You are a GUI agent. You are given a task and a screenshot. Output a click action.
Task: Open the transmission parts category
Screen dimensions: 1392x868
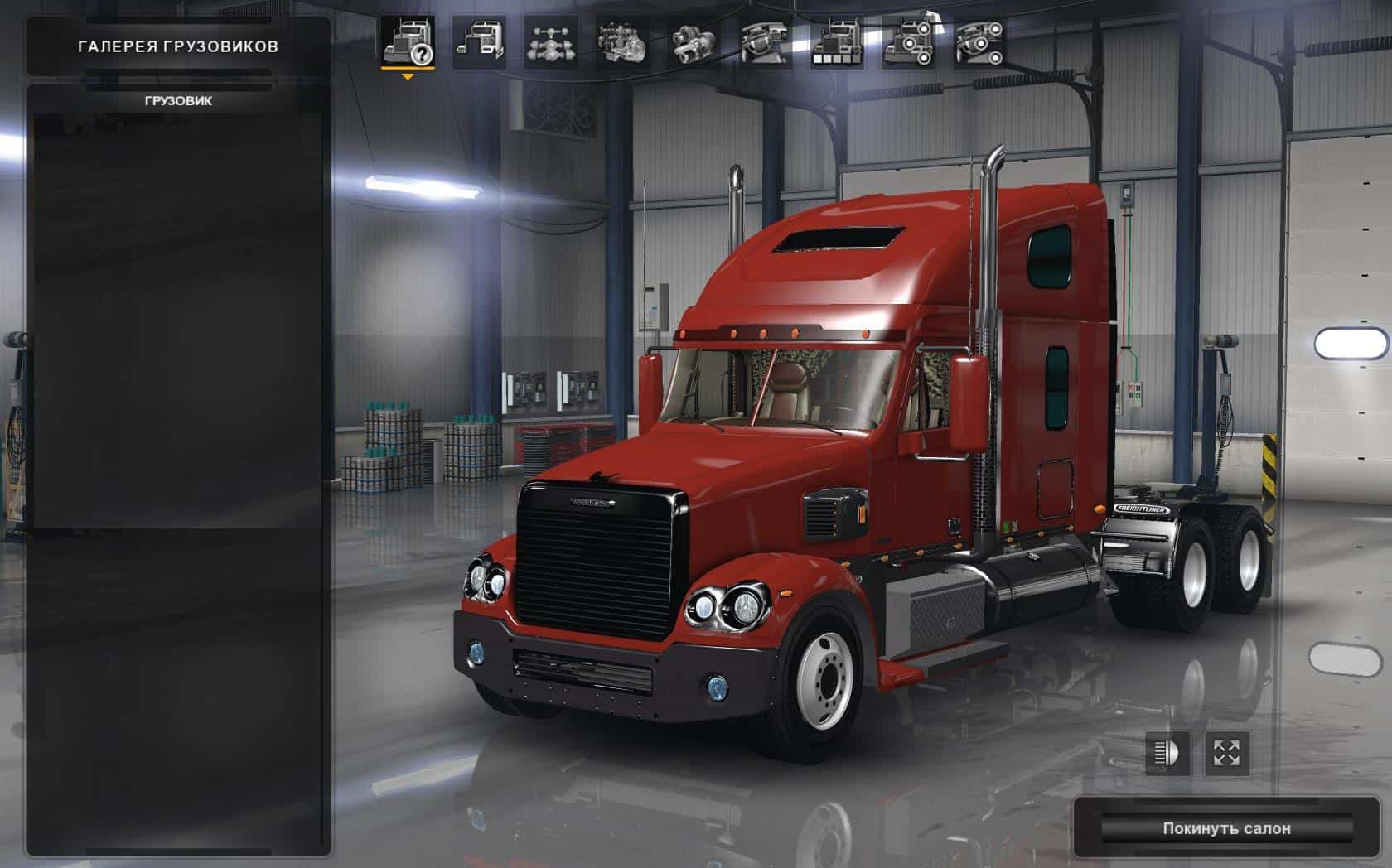pos(694,41)
